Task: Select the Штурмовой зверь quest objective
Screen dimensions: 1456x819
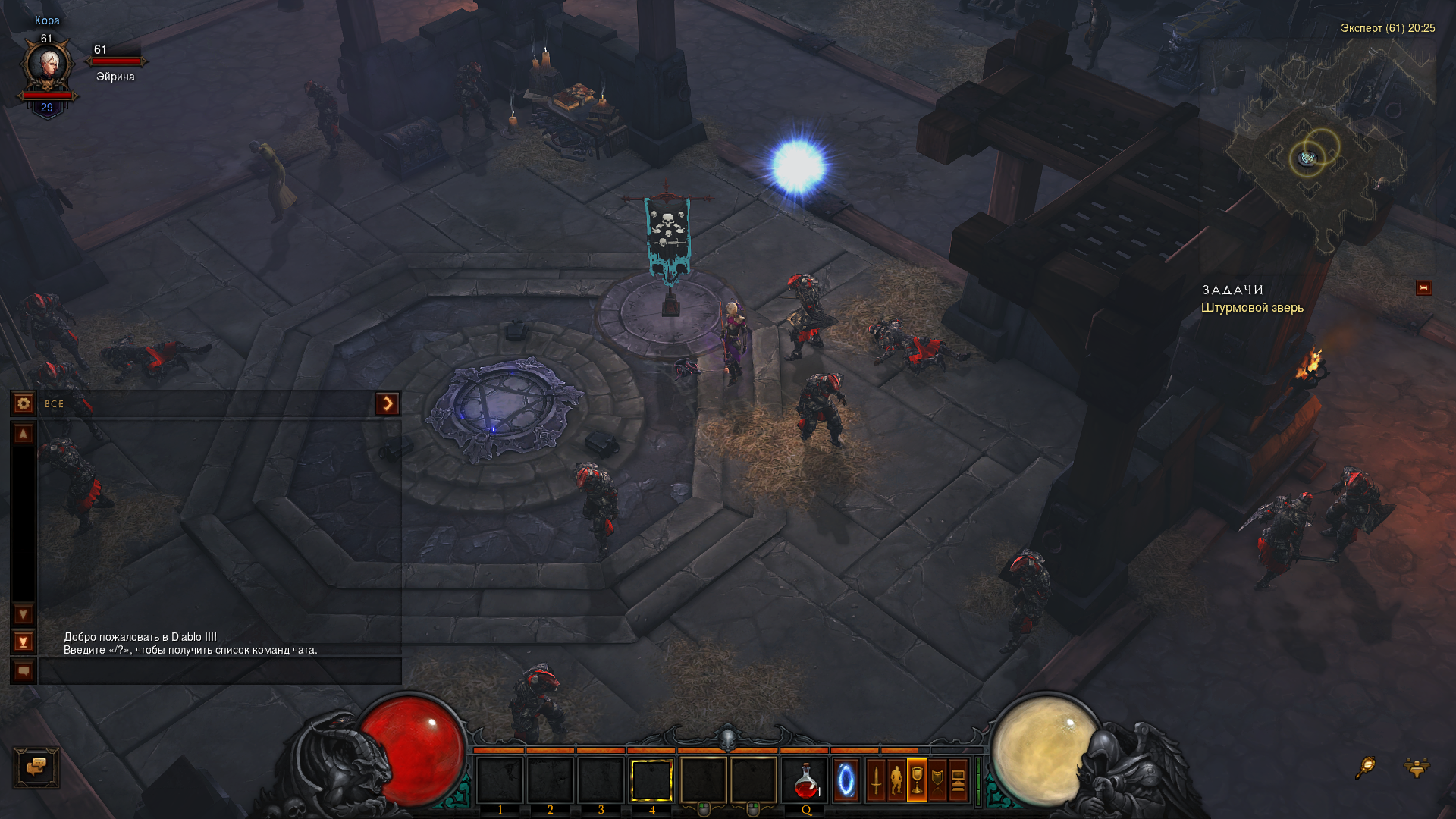Action: coord(1252,308)
